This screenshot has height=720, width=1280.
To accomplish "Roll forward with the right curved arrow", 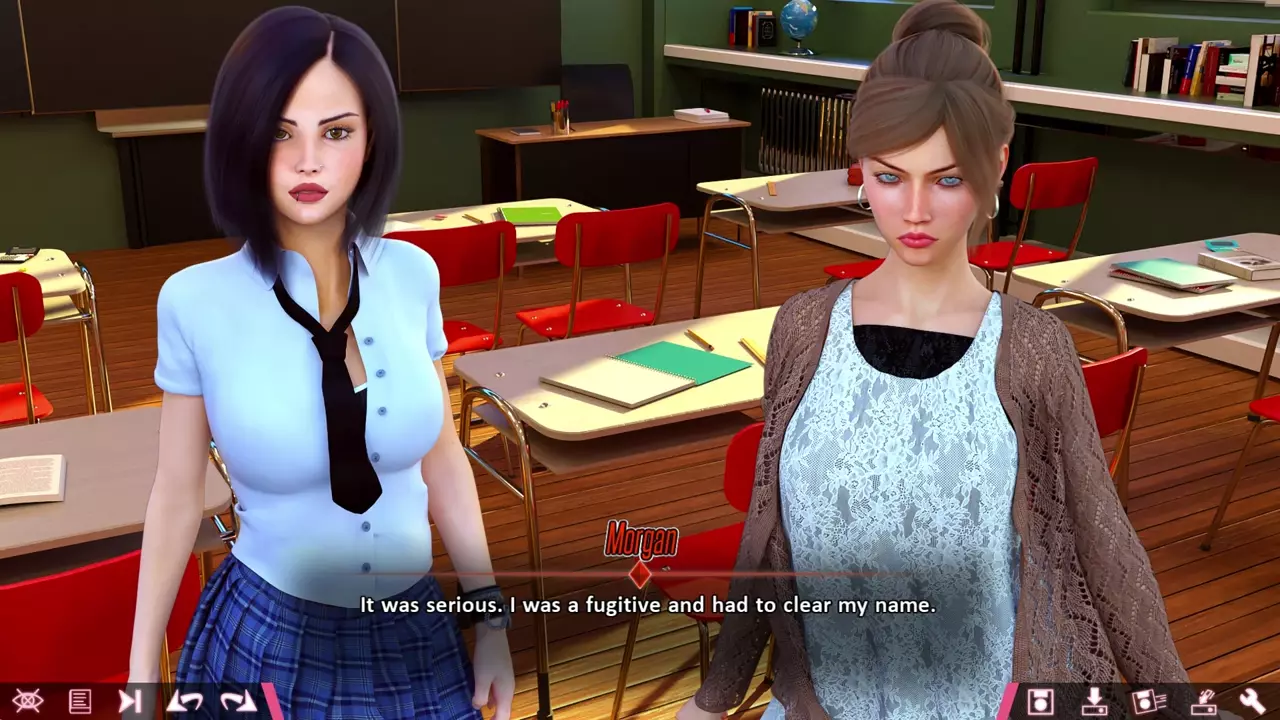I will (x=237, y=701).
